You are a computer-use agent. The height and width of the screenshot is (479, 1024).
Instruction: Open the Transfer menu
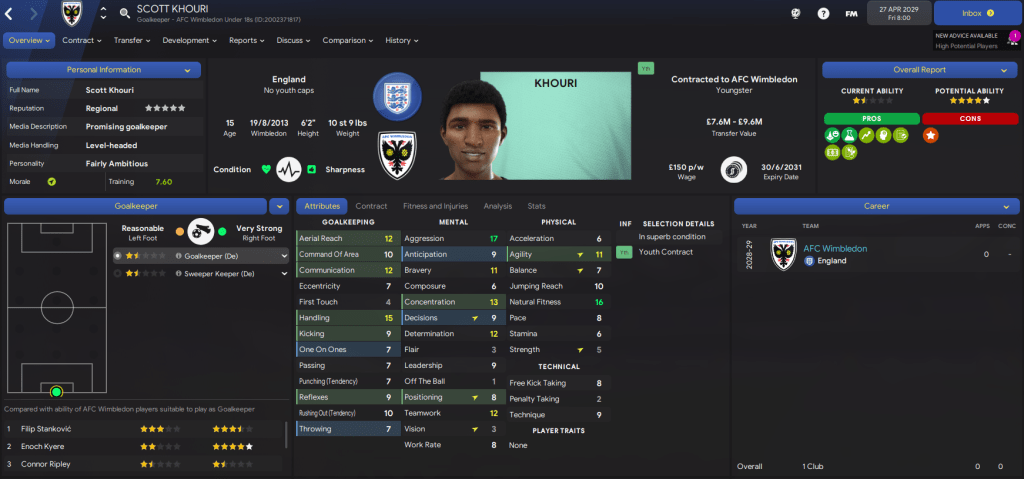coord(131,41)
